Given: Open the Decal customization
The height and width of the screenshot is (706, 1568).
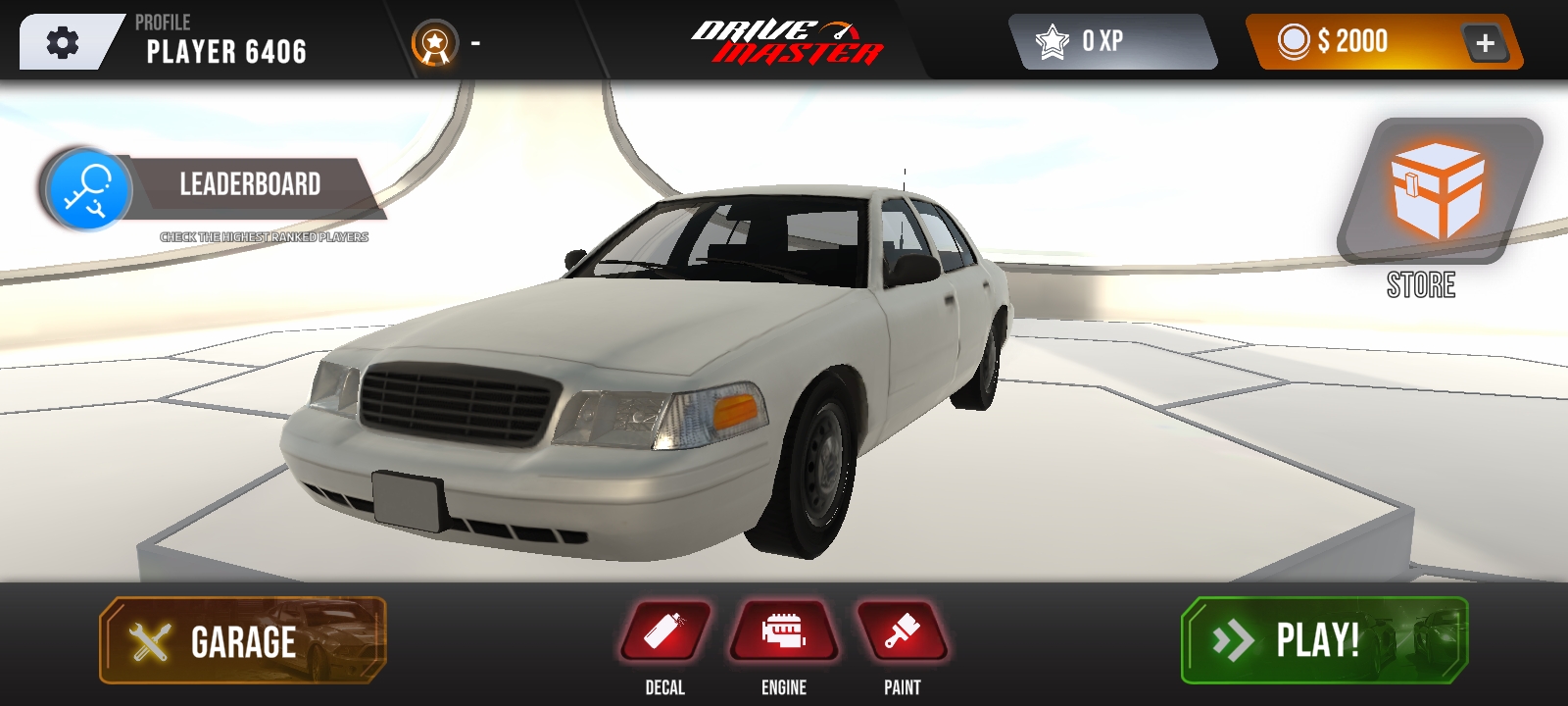Looking at the screenshot, I should coord(665,632).
